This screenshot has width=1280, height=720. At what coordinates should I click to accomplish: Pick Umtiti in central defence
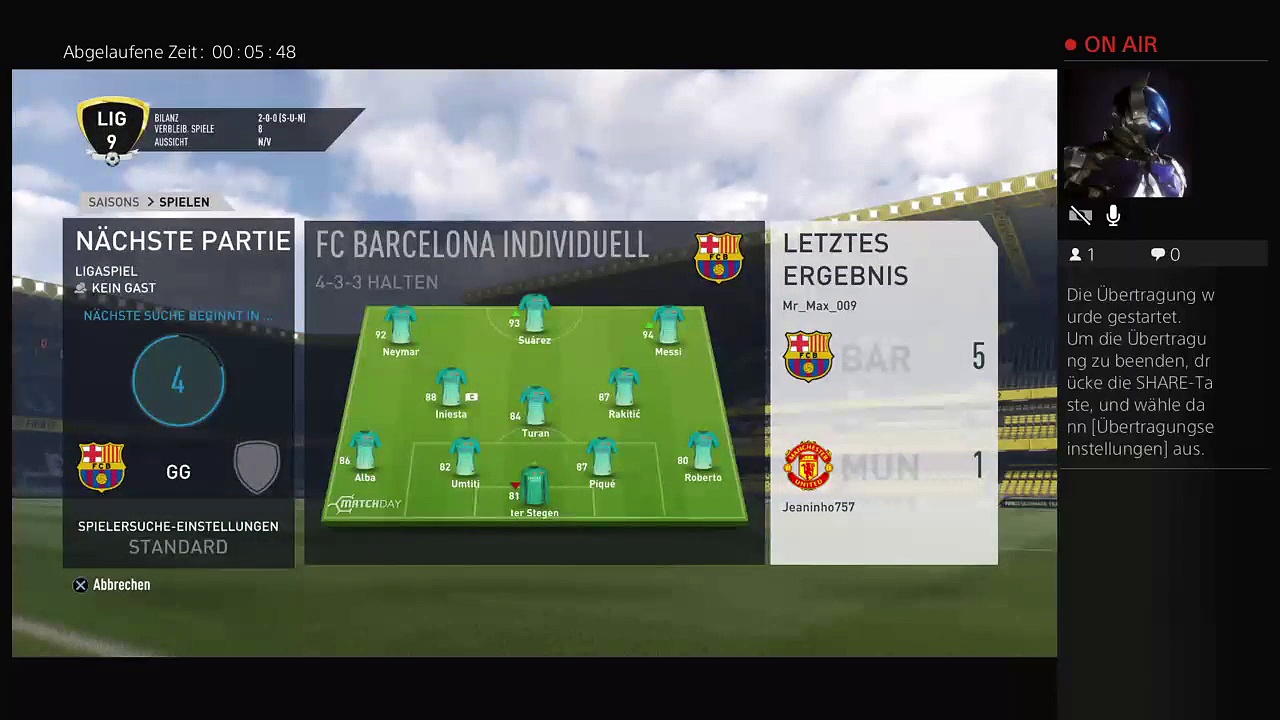465,463
